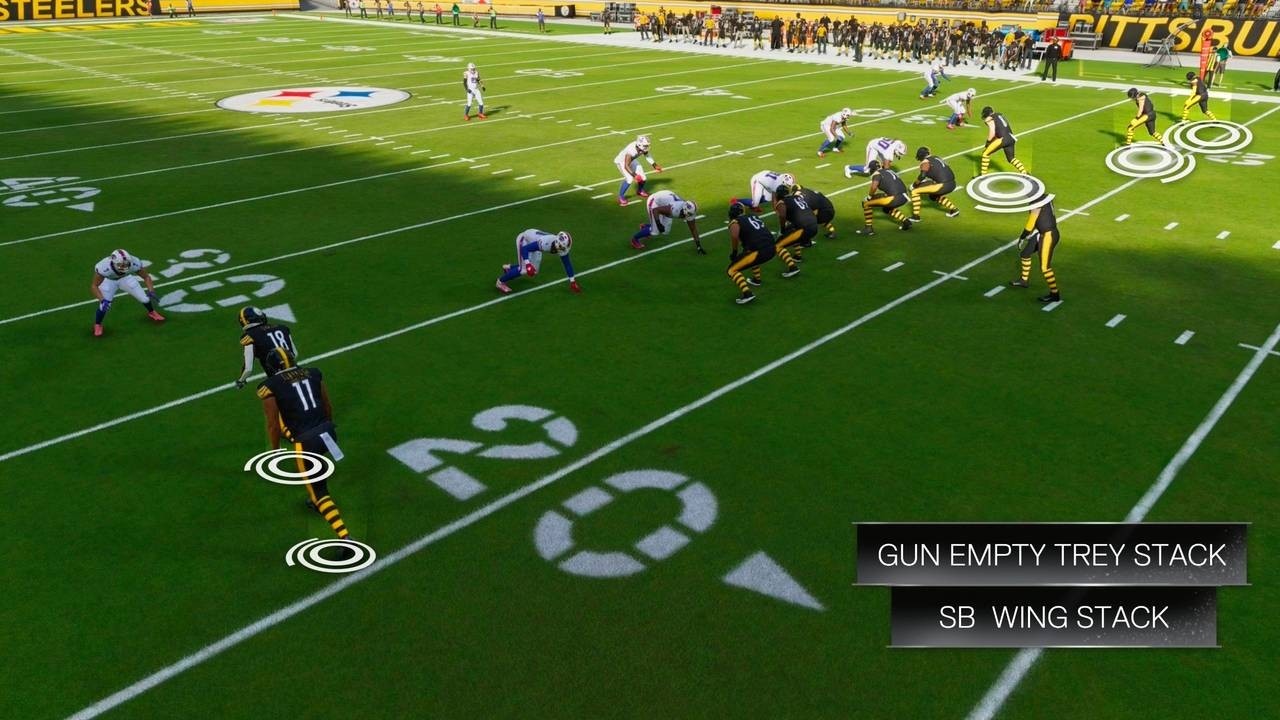Select the target marker beside receiver 18
The height and width of the screenshot is (720, 1280).
pos(287,465)
